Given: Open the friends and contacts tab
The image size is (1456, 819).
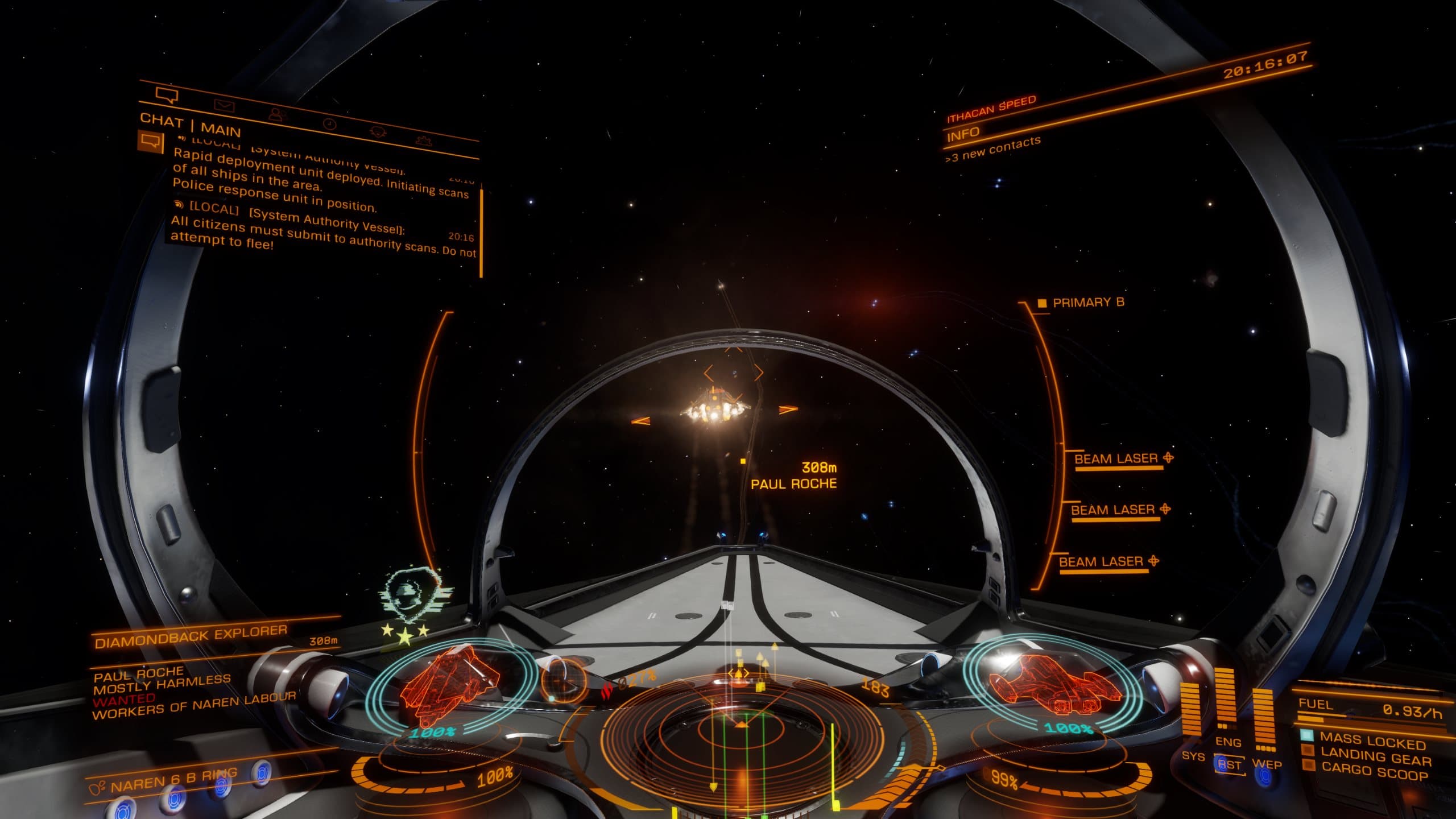Looking at the screenshot, I should [x=276, y=115].
